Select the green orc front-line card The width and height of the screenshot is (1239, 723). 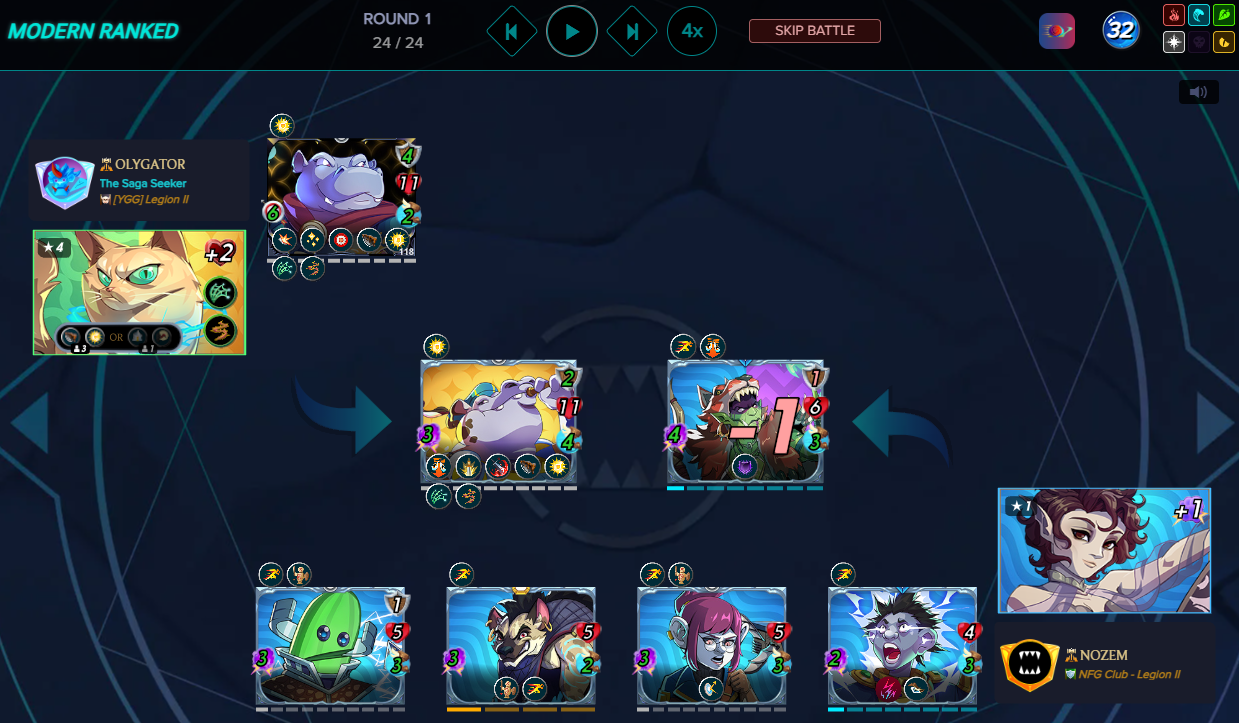[745, 420]
